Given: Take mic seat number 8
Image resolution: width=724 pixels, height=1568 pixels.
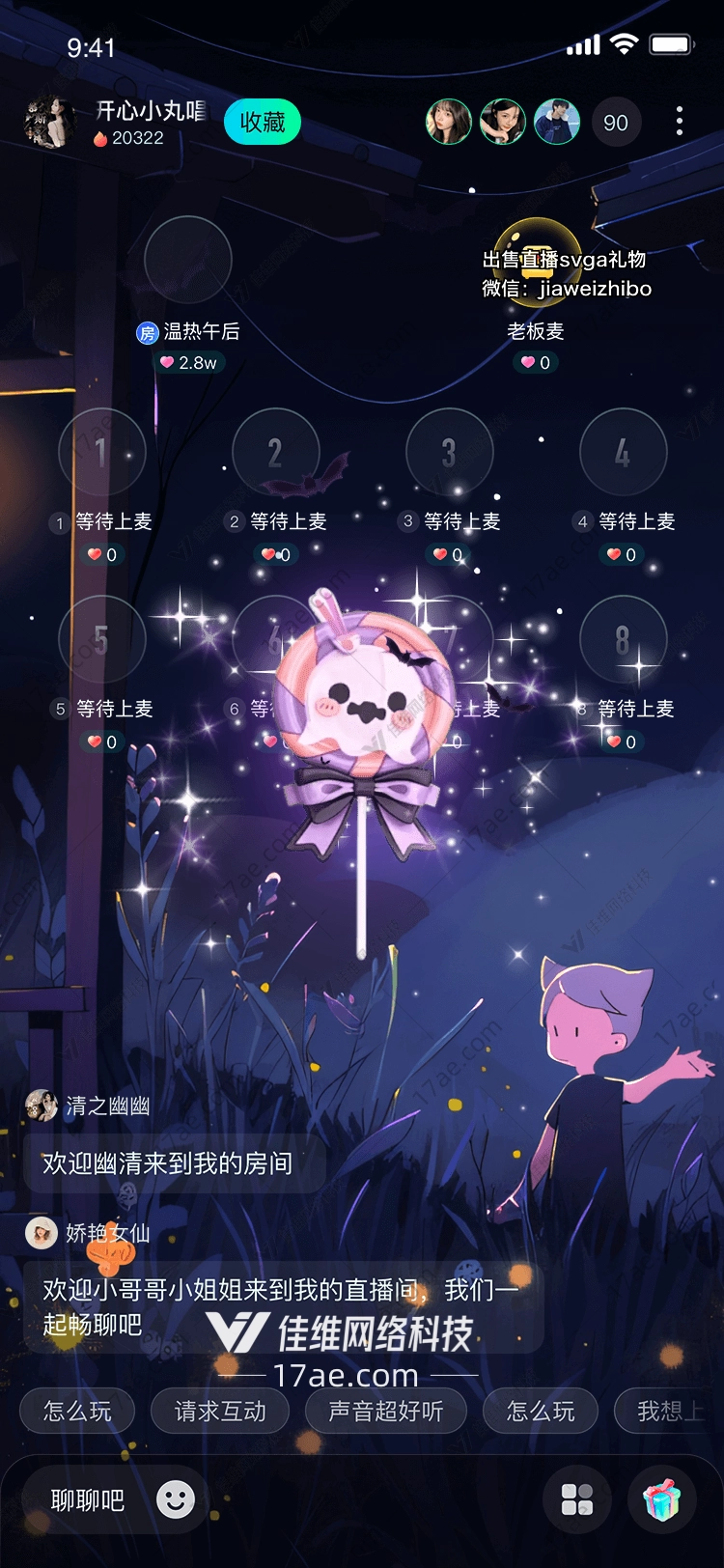Looking at the screenshot, I should click(x=624, y=639).
